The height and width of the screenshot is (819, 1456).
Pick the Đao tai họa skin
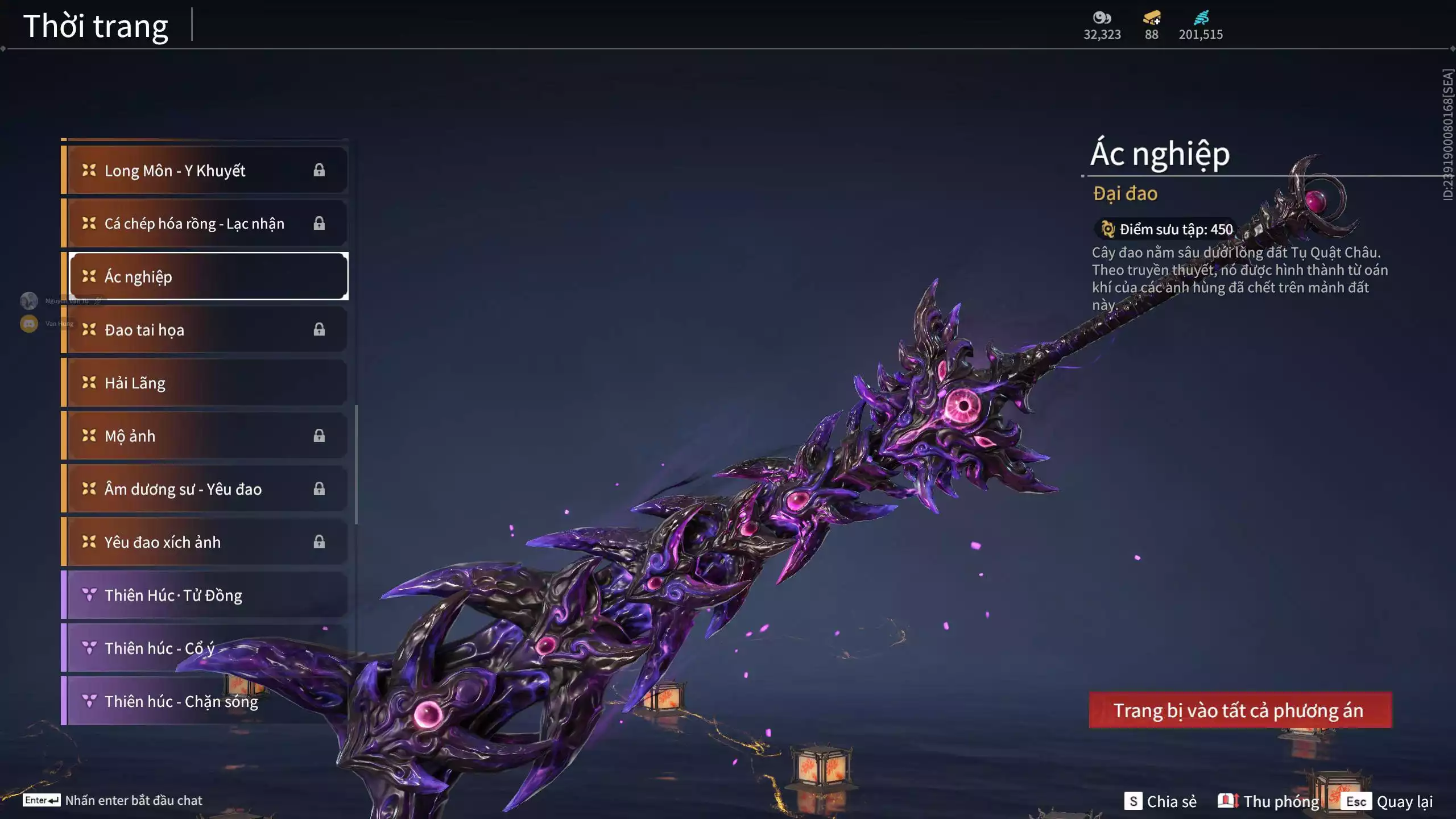point(205,330)
